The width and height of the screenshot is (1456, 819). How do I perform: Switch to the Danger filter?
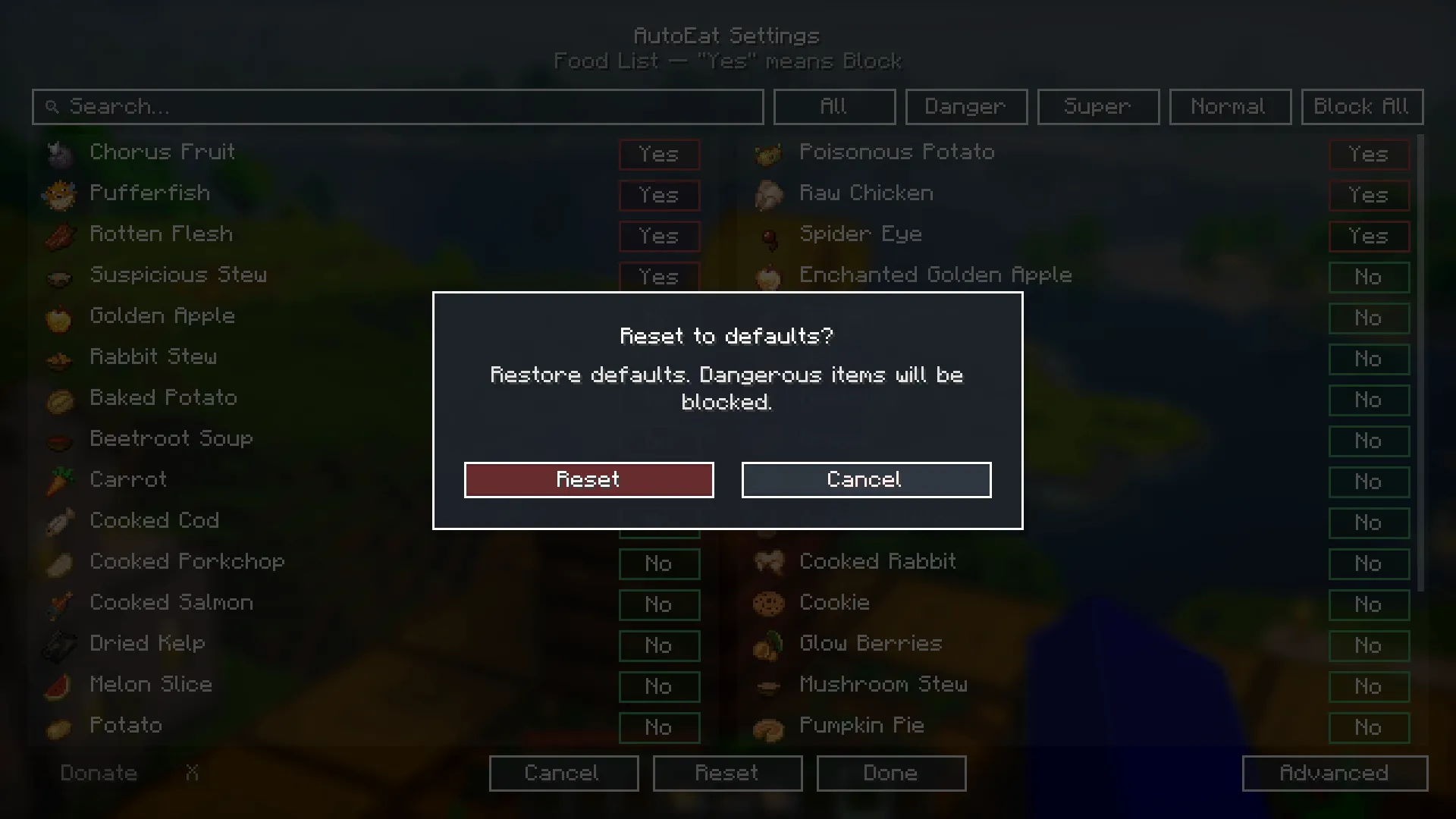pos(966,106)
